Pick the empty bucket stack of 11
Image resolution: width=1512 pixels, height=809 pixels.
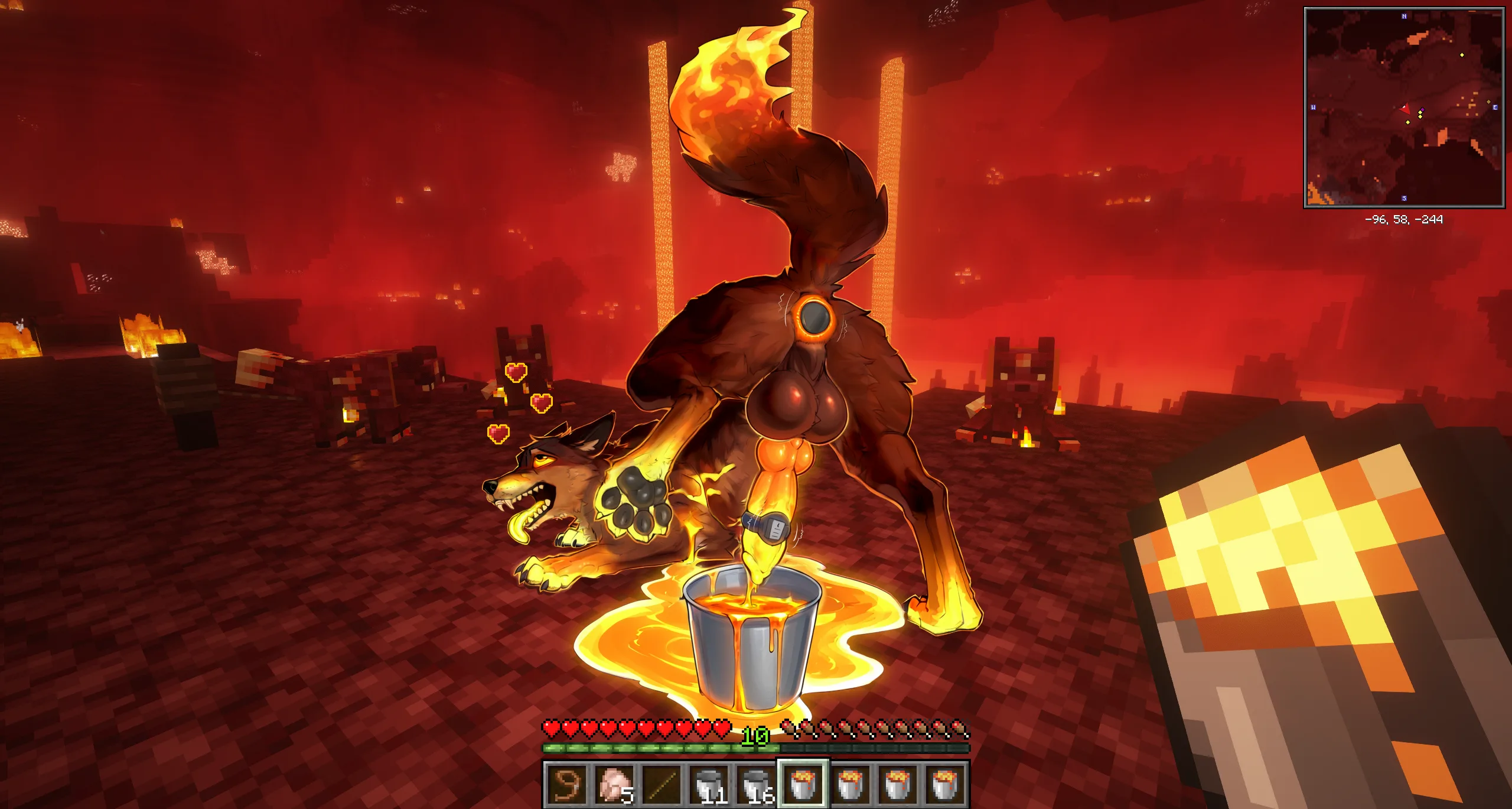708,784
